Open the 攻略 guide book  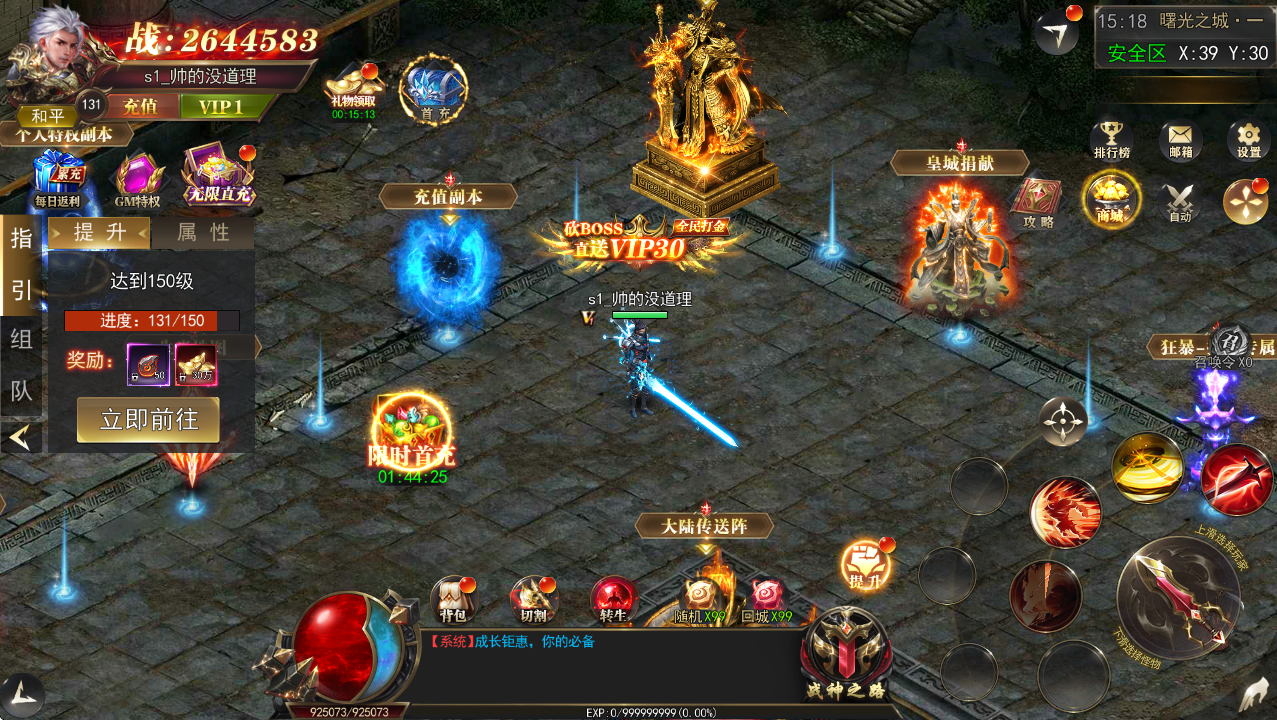coord(1038,202)
